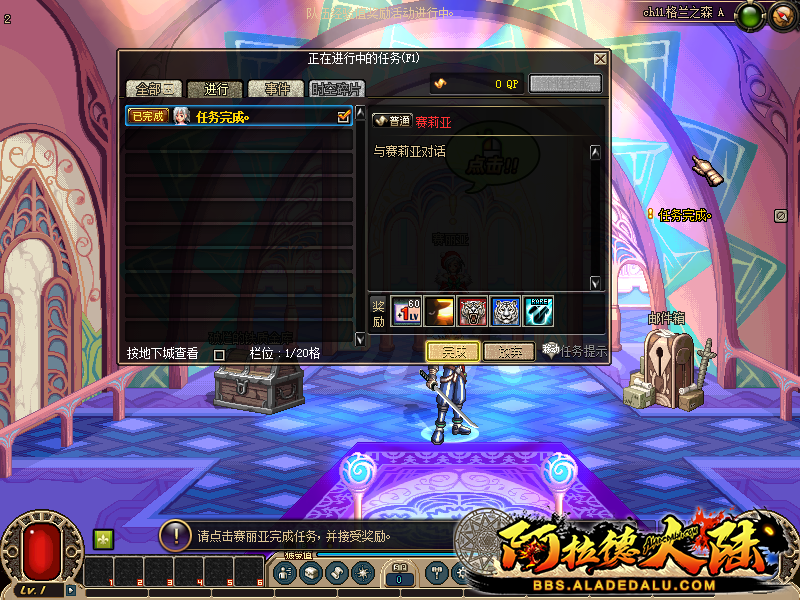
Task: Click the green fleur-de-lis buff icon
Action: 103,538
